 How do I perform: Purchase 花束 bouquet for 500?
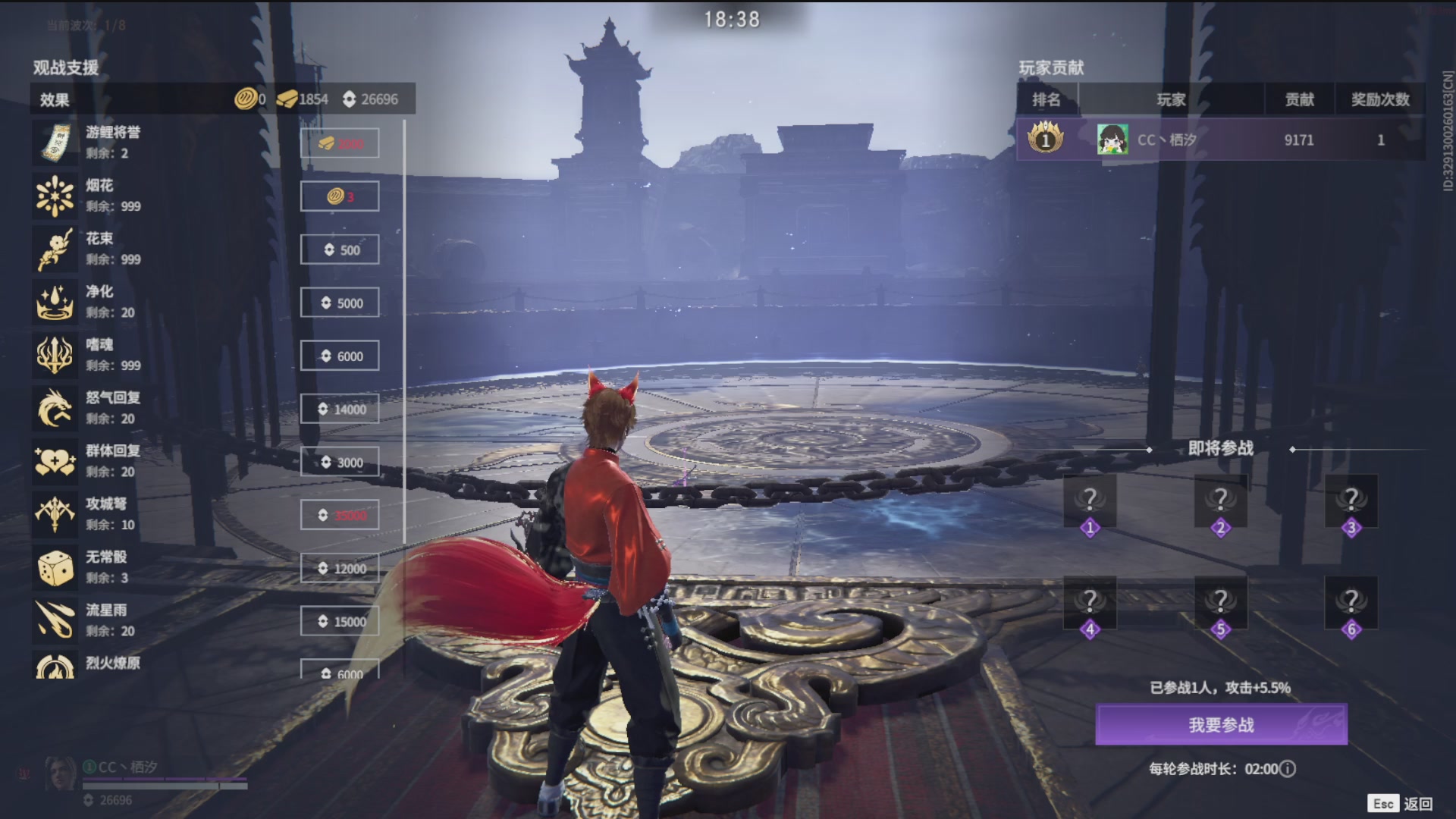340,249
